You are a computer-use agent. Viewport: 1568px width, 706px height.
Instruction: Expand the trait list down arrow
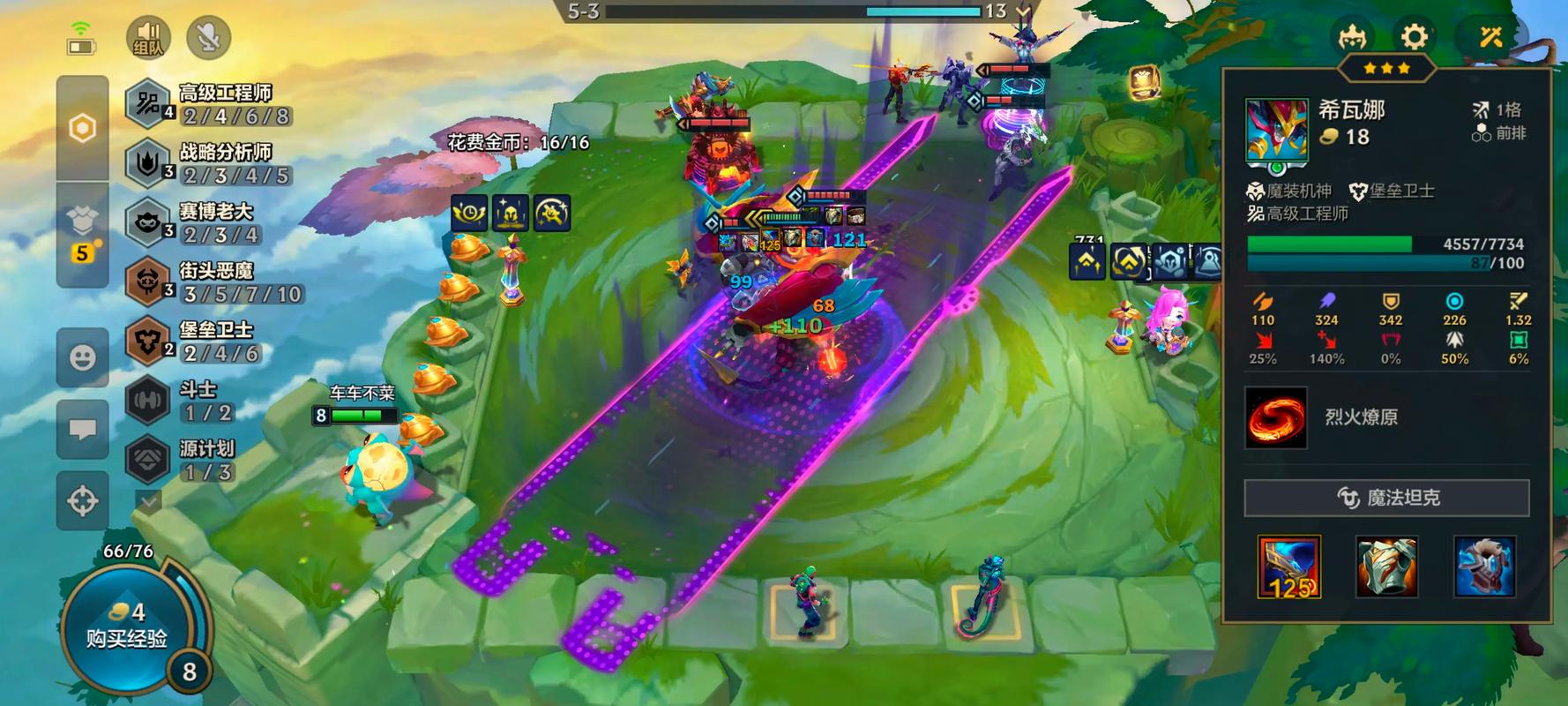coord(148,501)
